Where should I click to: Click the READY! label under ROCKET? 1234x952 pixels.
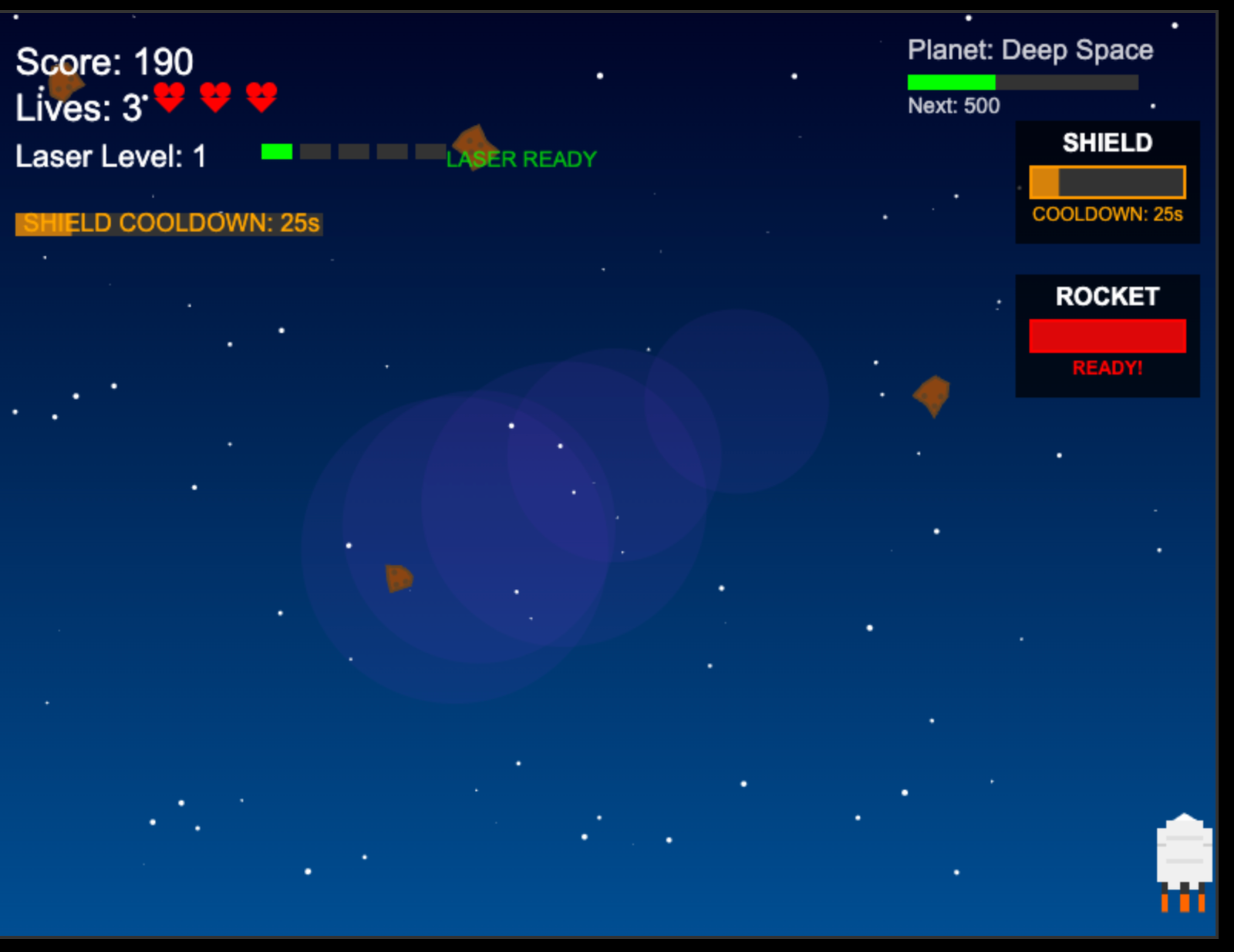(x=1107, y=368)
